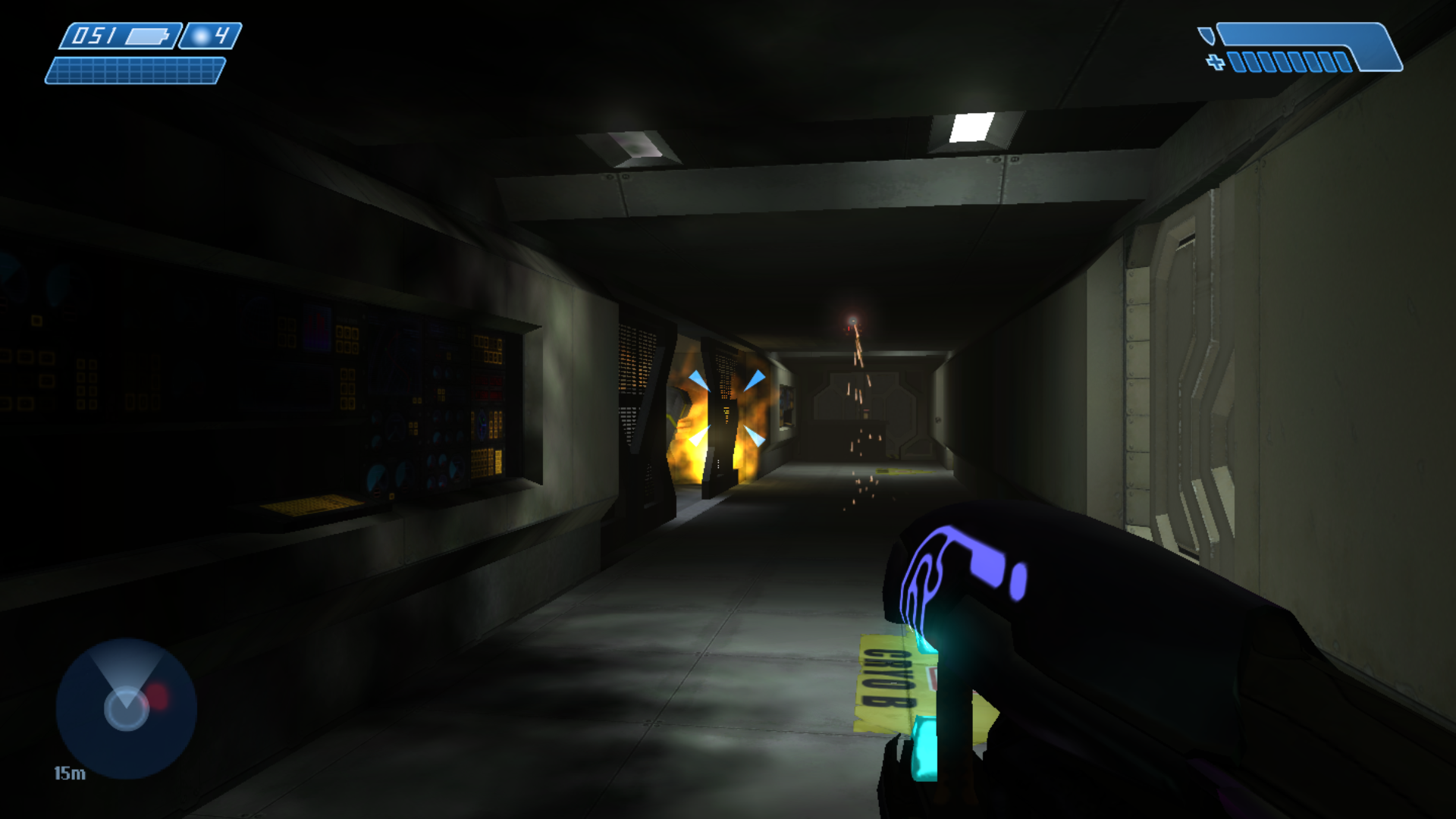Click the plasma grenade count icon
This screenshot has height=819, width=1456.
pos(199,34)
